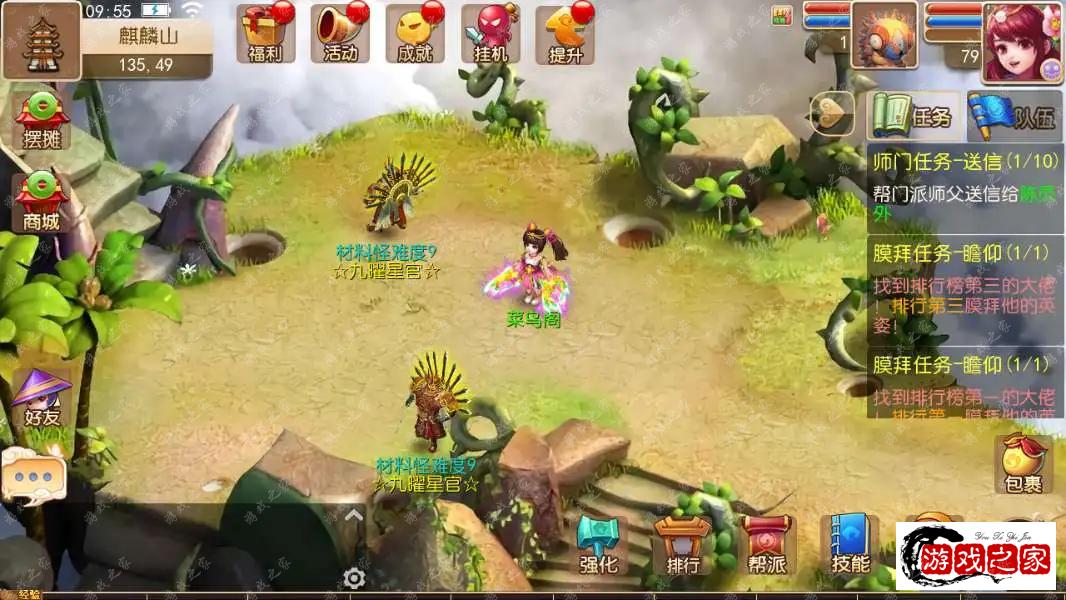
Task: Open the 提升 upgrade menu
Action: 566,33
